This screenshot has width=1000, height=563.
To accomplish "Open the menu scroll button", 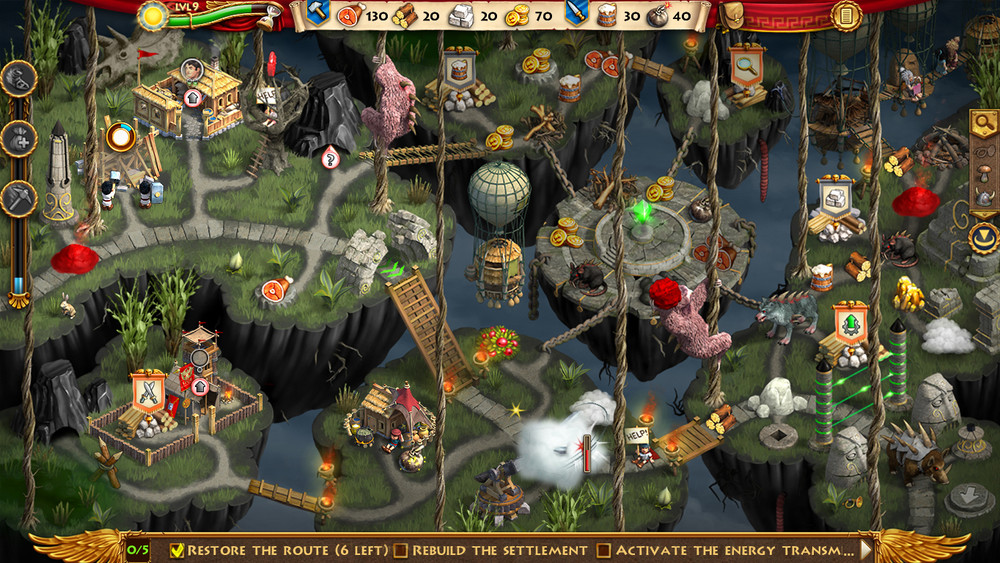I will pos(846,15).
